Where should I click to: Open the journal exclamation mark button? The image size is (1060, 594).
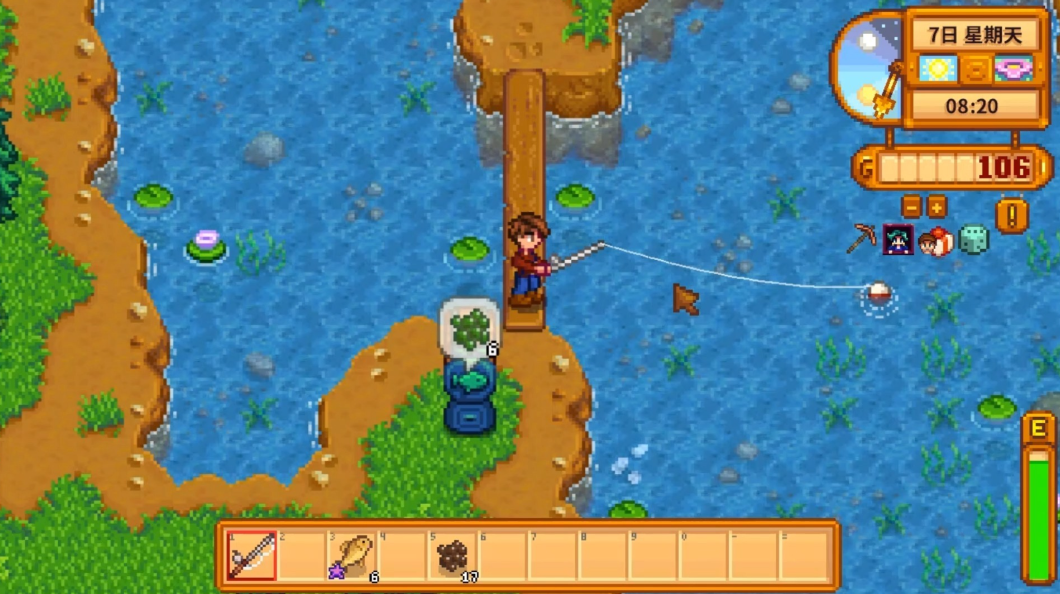pyautogui.click(x=1011, y=215)
